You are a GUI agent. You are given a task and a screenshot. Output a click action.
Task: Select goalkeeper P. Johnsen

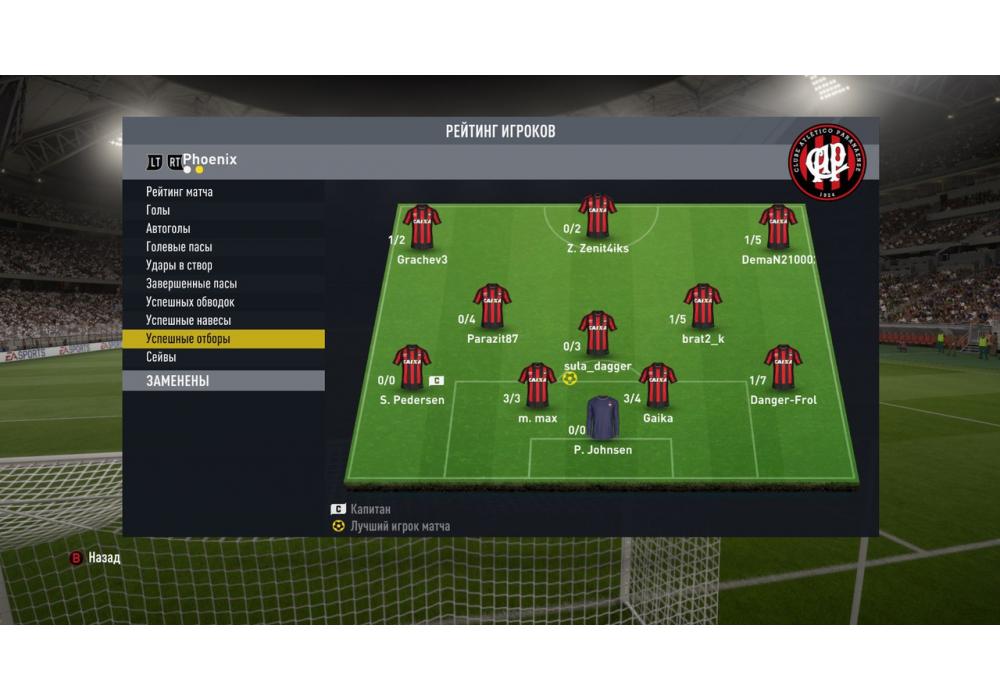[x=602, y=418]
